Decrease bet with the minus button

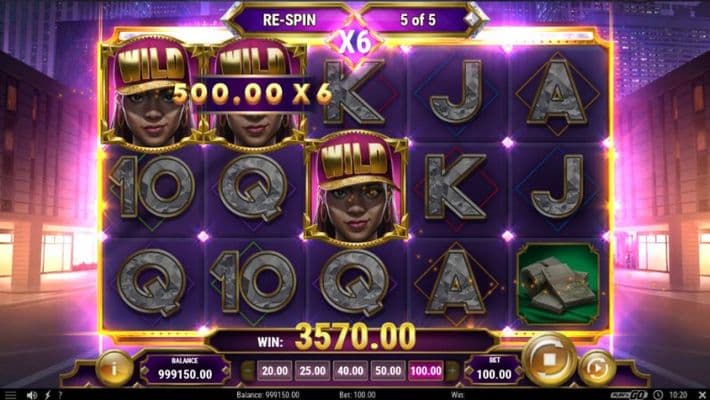point(247,371)
